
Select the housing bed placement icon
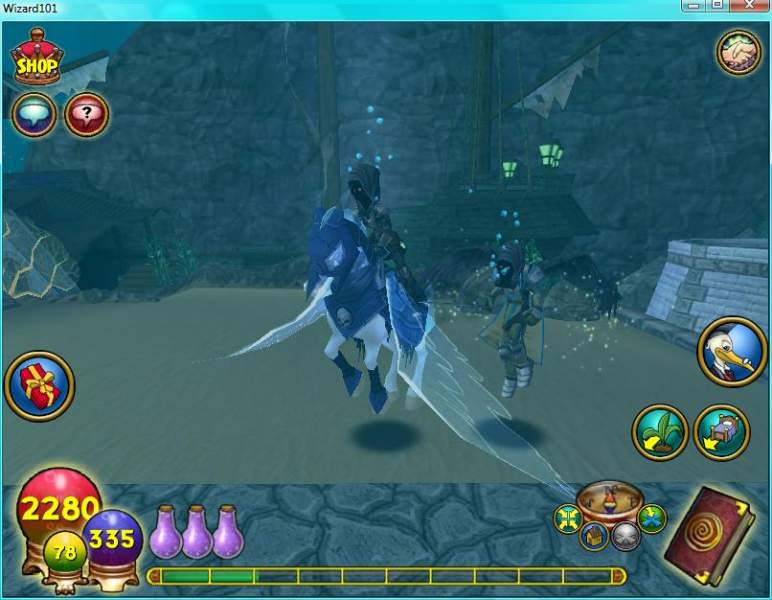722,432
